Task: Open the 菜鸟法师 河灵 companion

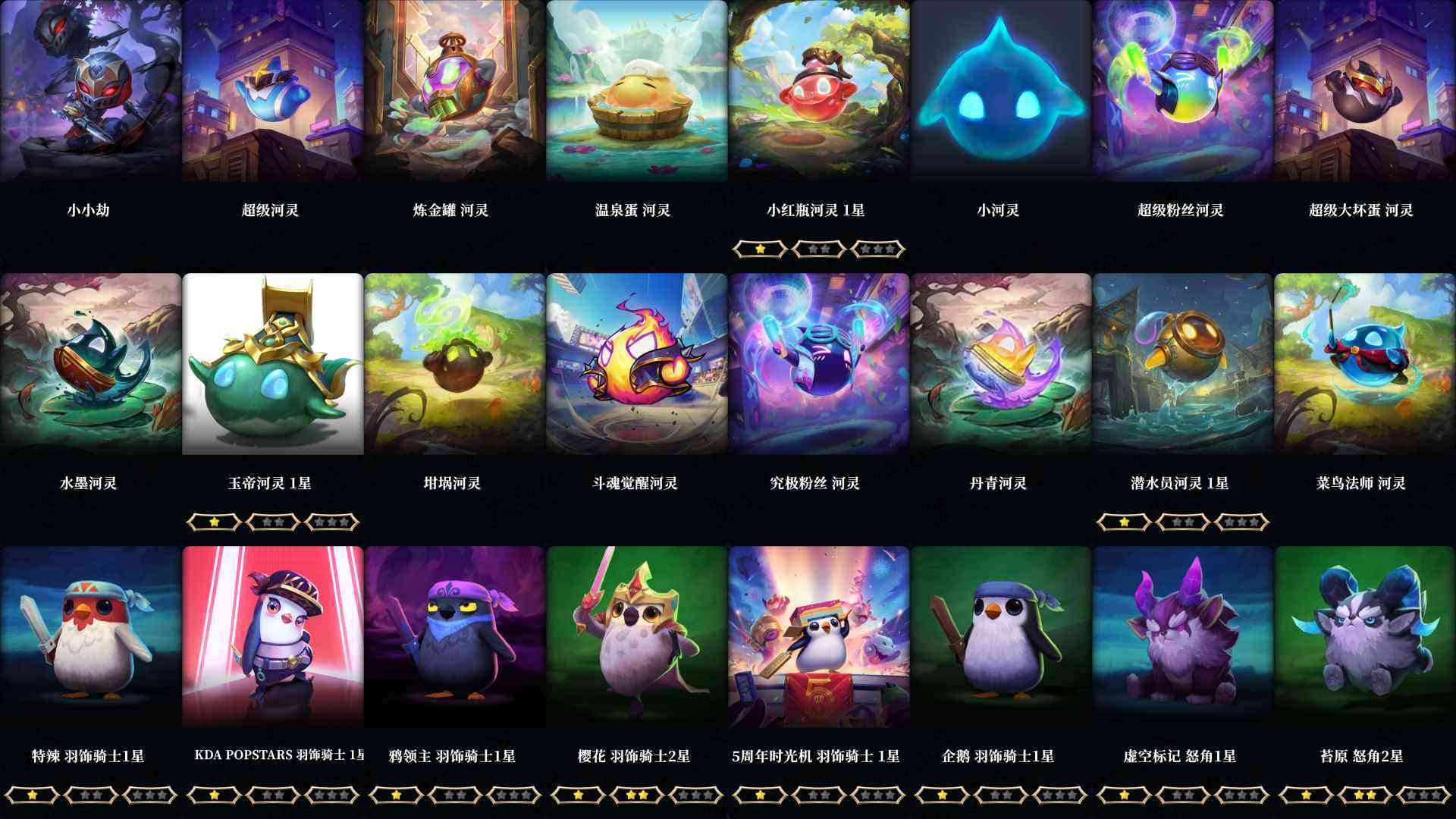Action: pos(1365,364)
